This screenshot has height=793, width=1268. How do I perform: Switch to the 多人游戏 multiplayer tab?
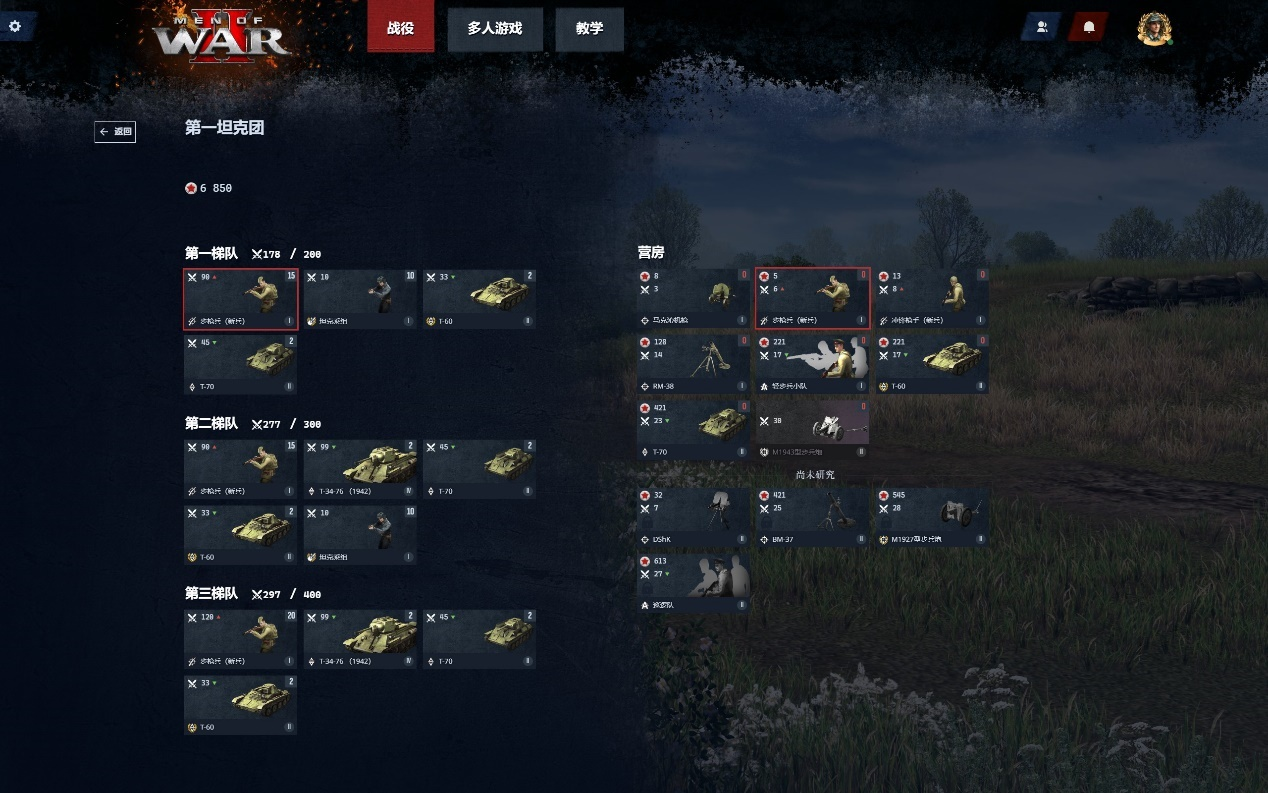point(495,29)
